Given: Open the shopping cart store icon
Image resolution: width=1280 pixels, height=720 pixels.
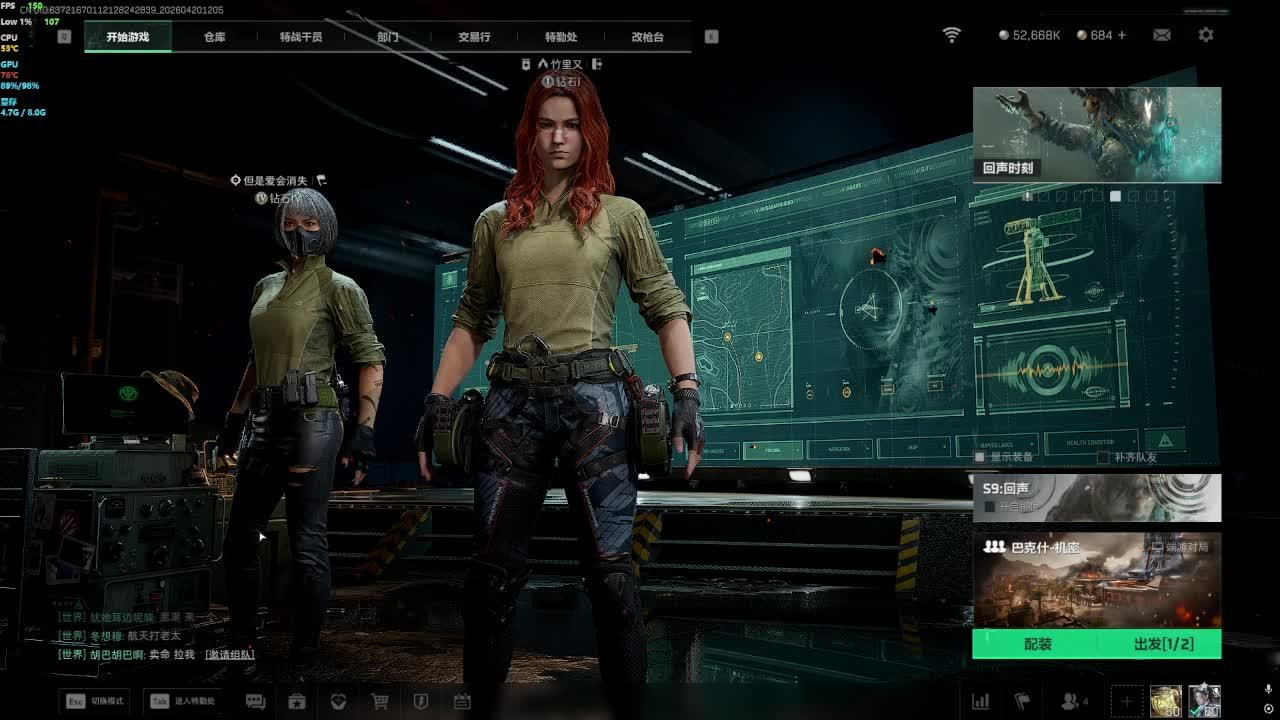Looking at the screenshot, I should tap(380, 702).
